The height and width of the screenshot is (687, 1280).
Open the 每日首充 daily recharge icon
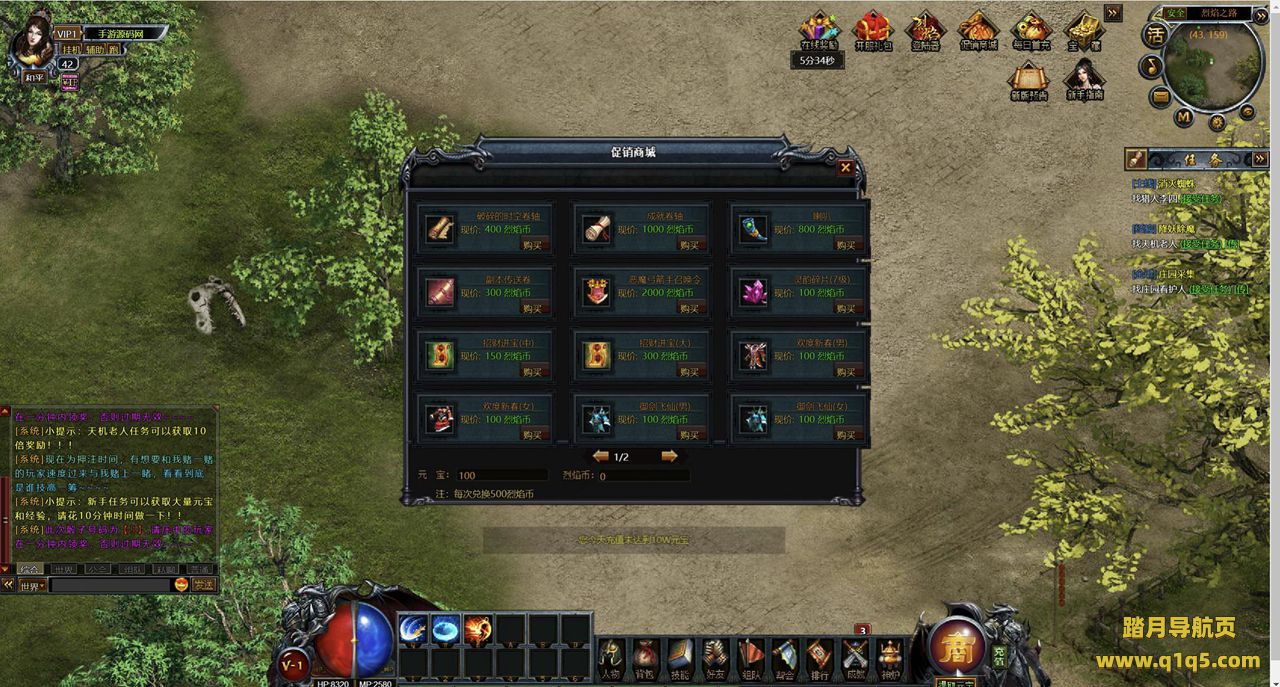(x=1030, y=31)
